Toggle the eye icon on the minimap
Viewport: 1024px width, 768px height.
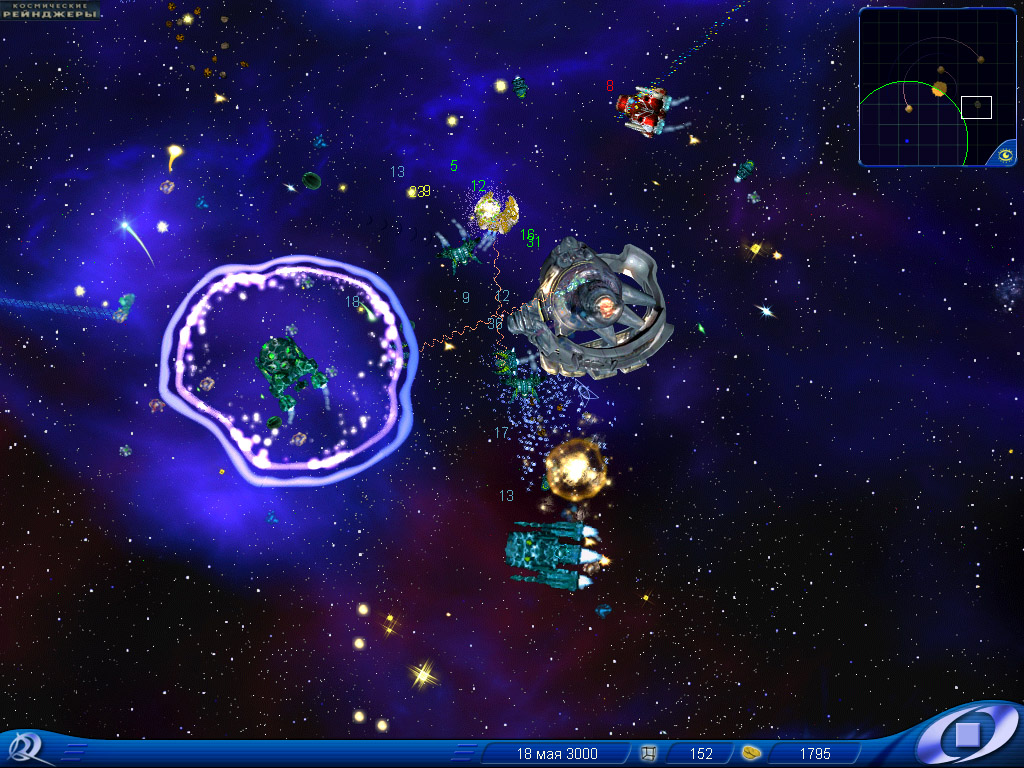coord(1004,154)
